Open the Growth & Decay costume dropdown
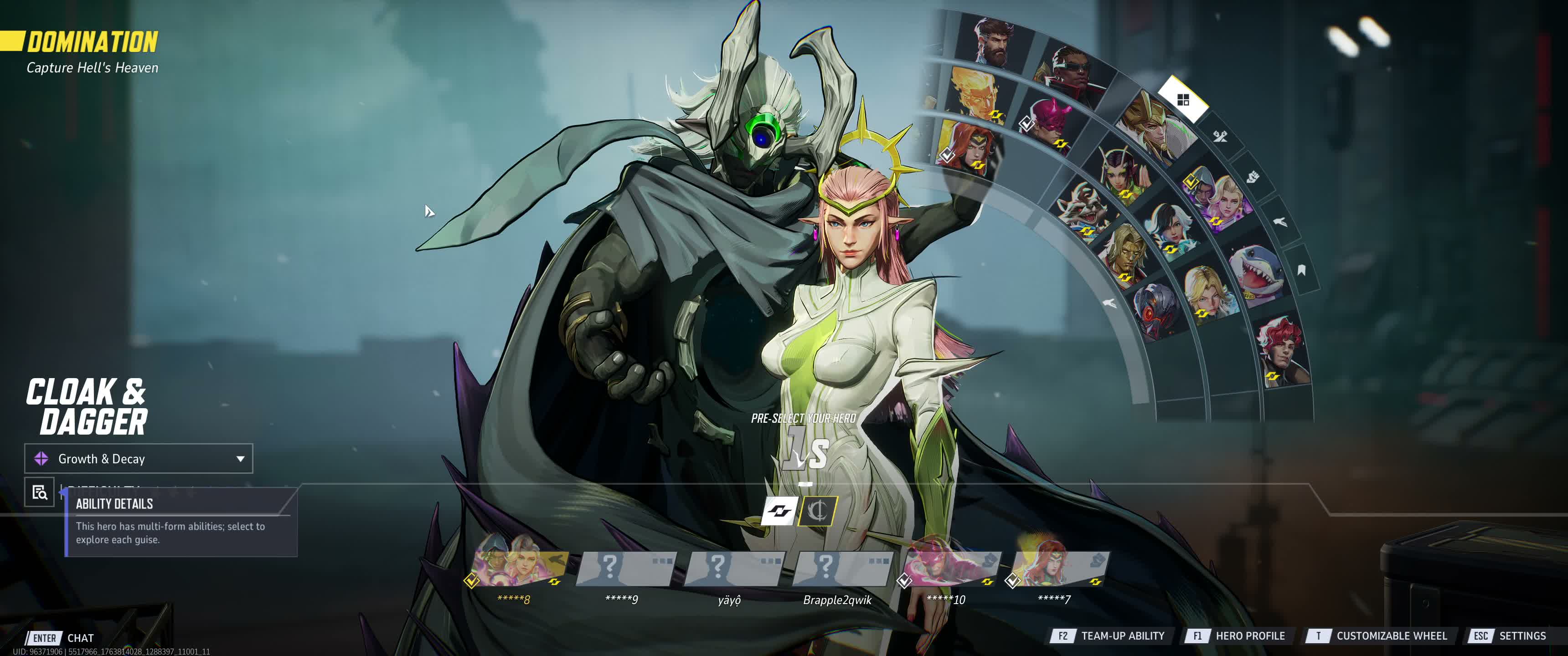The height and width of the screenshot is (656, 1568). tap(138, 459)
